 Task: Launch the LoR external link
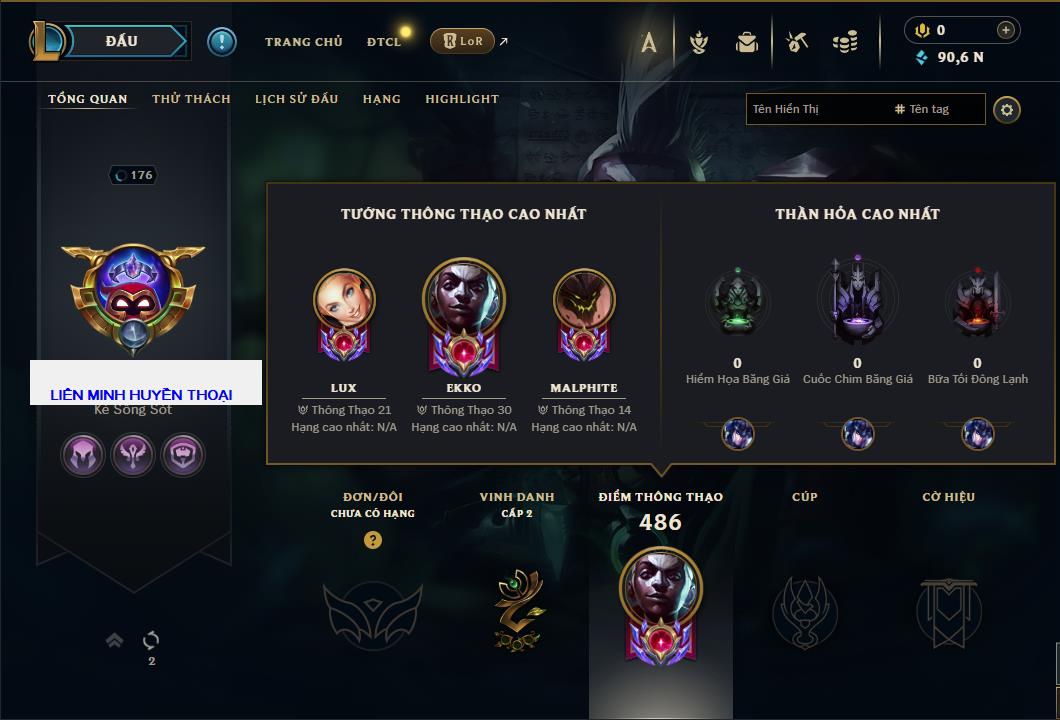coord(462,41)
